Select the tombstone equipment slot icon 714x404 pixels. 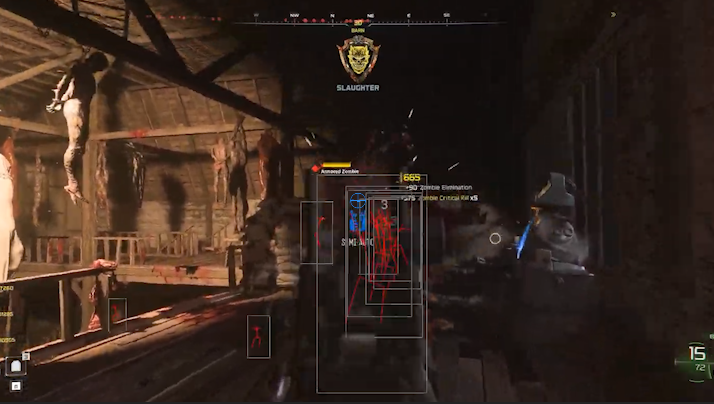coord(15,366)
